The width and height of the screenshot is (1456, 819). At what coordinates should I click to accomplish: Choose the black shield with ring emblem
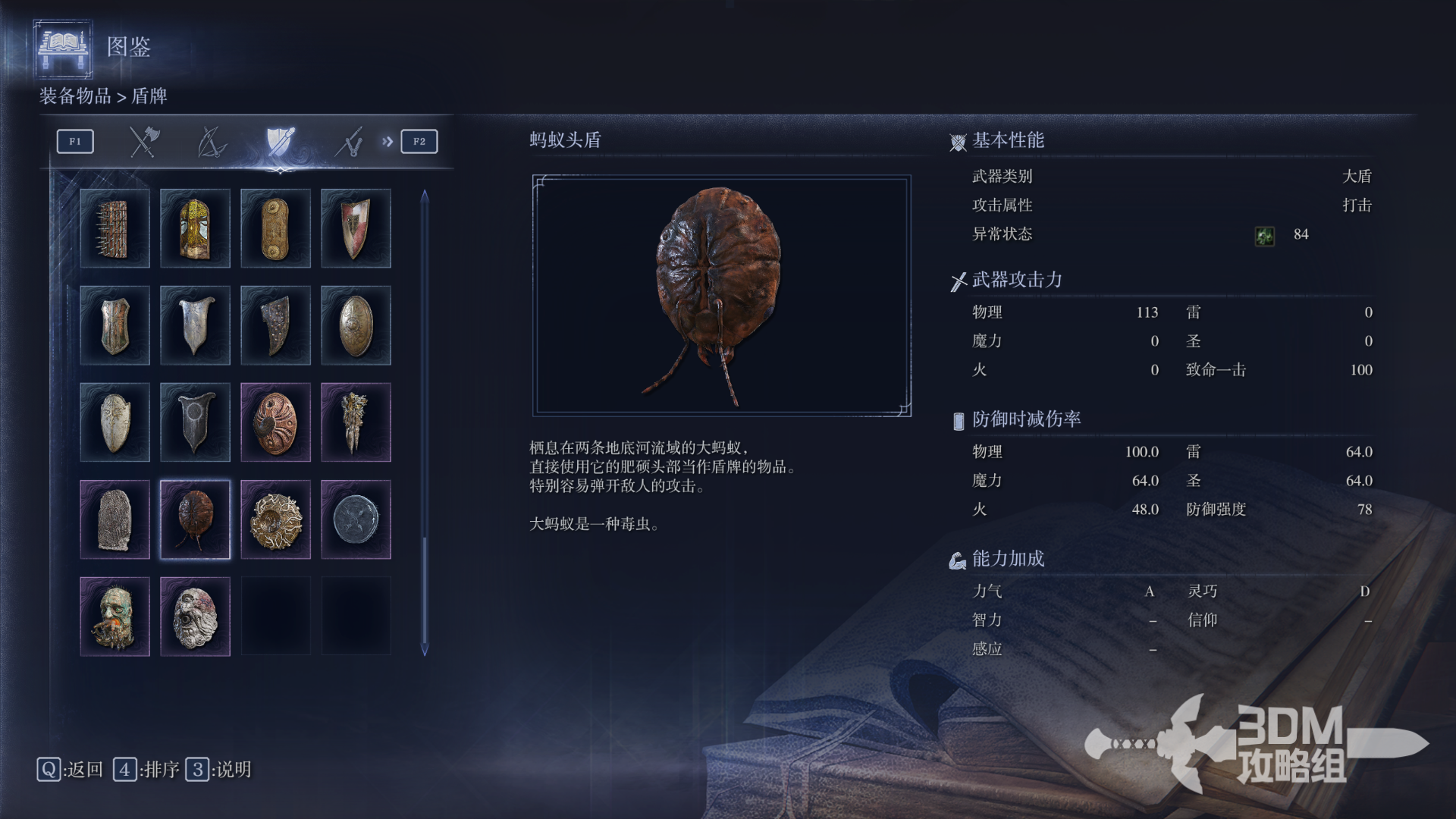tap(195, 422)
